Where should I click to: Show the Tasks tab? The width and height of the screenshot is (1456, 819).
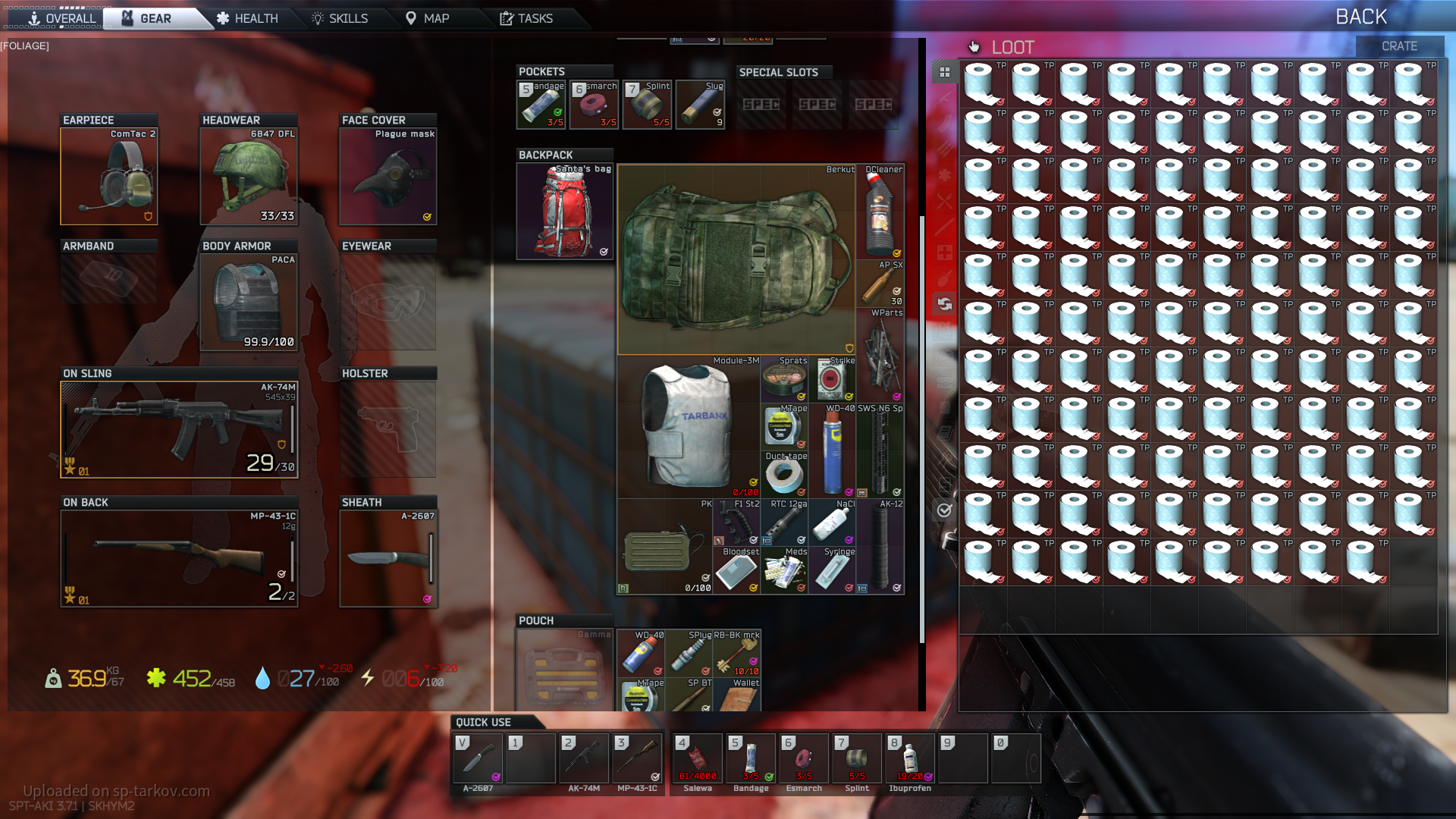click(526, 18)
